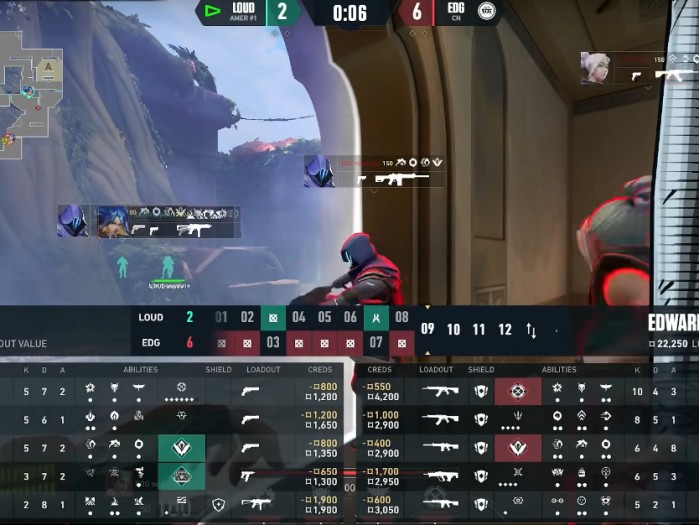Select EDG's round 07 marker
The width and height of the screenshot is (699, 525).
(376, 344)
